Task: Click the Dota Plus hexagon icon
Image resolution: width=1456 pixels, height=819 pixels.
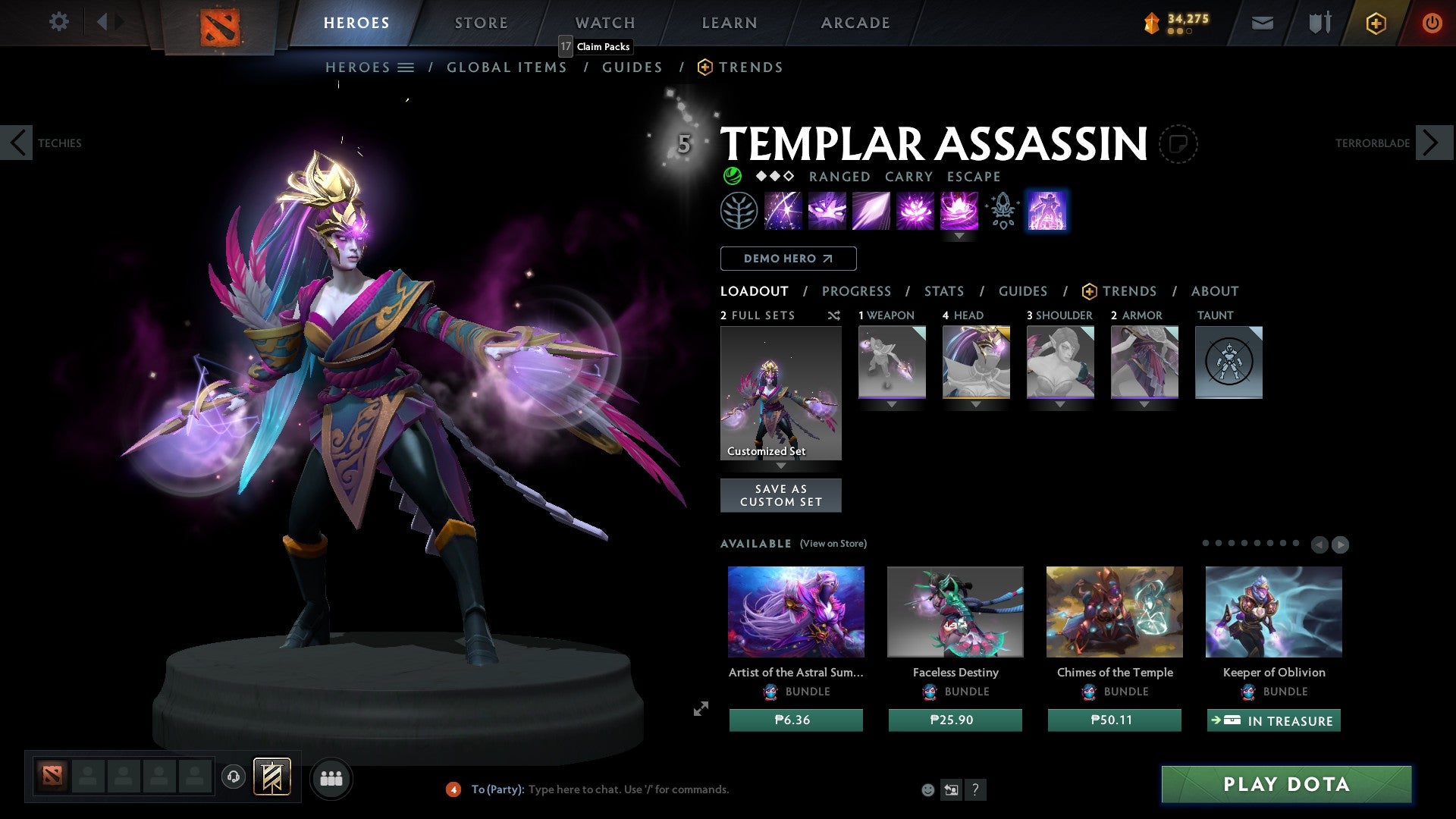Action: (1375, 23)
